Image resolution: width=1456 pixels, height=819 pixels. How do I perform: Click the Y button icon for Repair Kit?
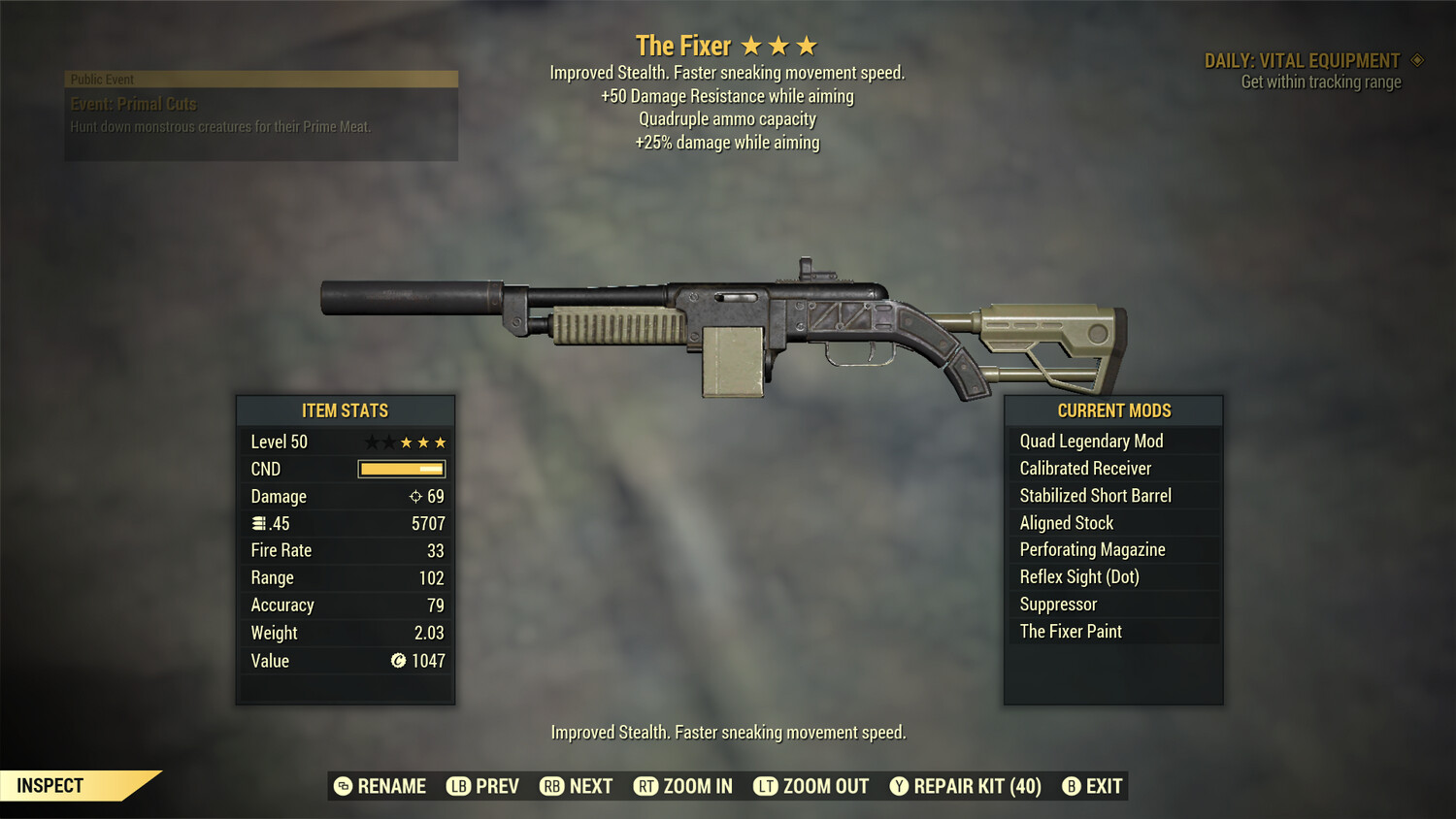point(898,786)
